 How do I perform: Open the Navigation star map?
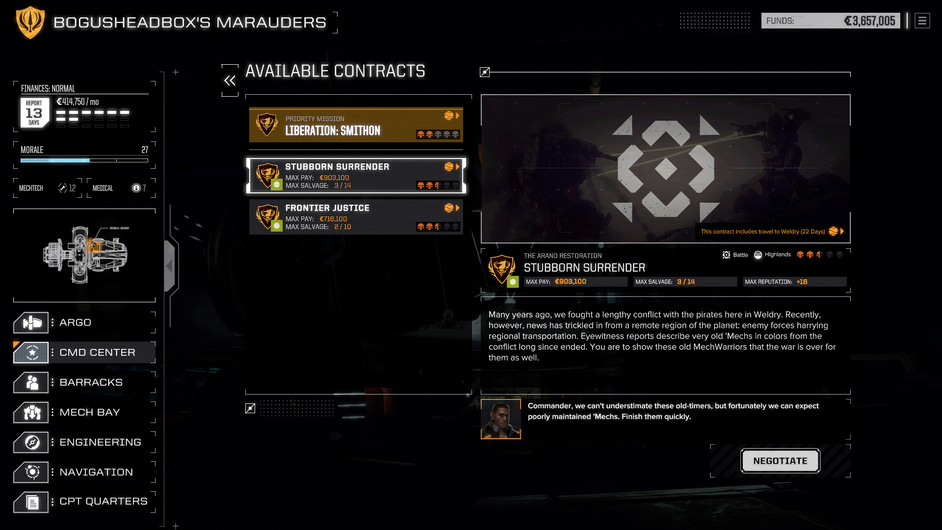tap(84, 472)
